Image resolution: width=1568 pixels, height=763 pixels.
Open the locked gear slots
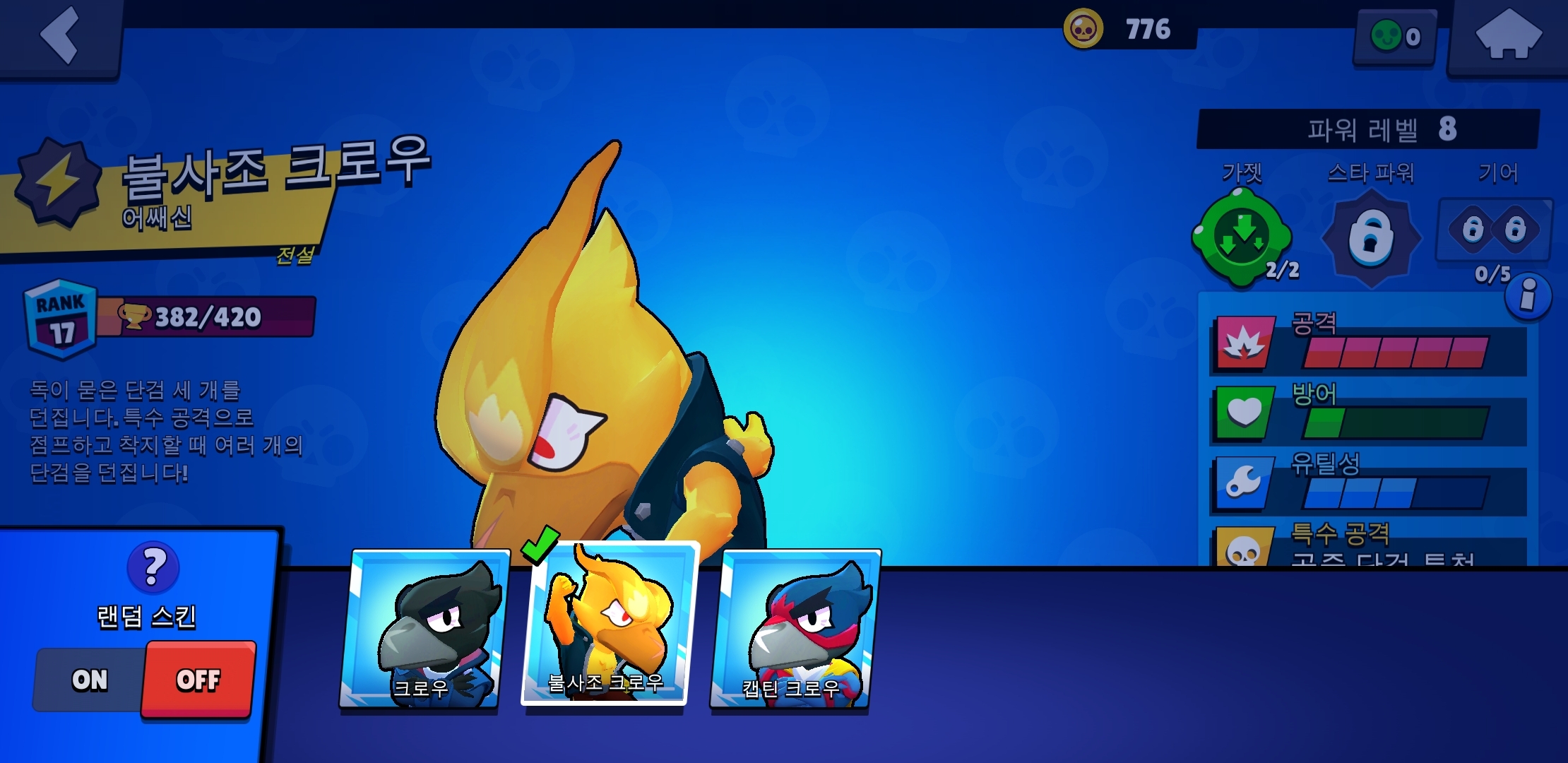[1494, 230]
